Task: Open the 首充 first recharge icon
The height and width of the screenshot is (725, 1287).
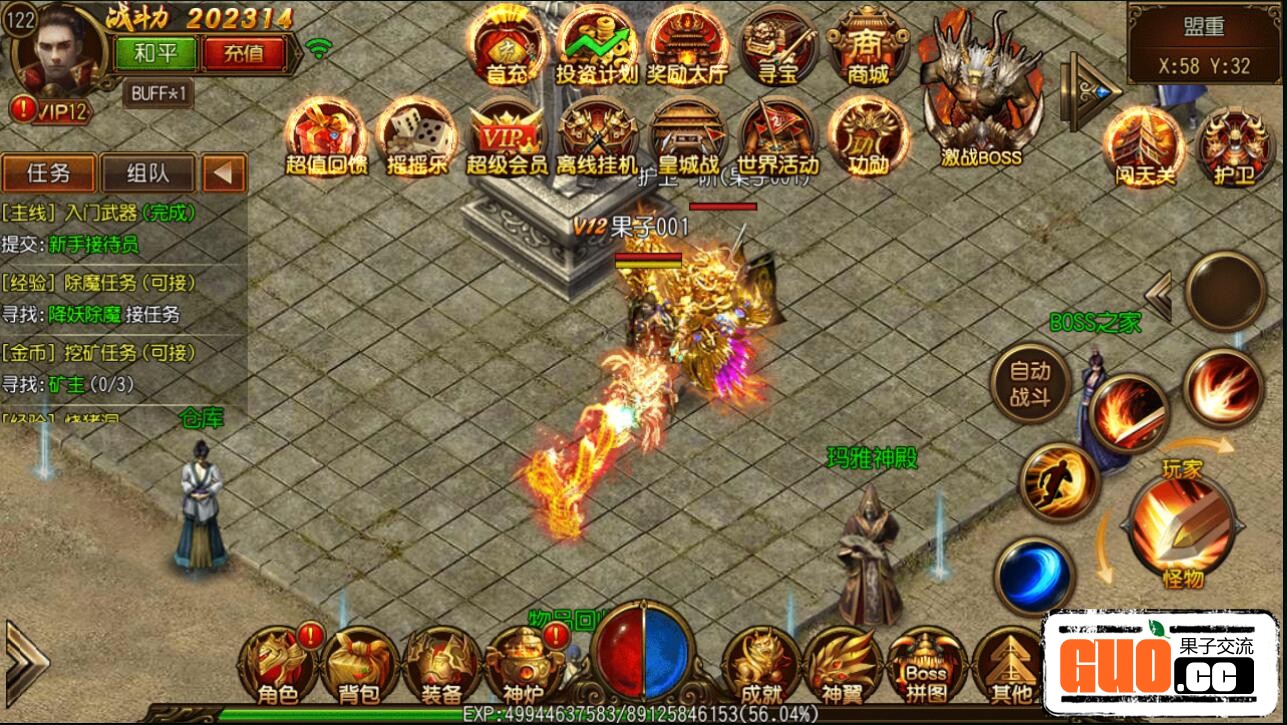Action: point(507,46)
